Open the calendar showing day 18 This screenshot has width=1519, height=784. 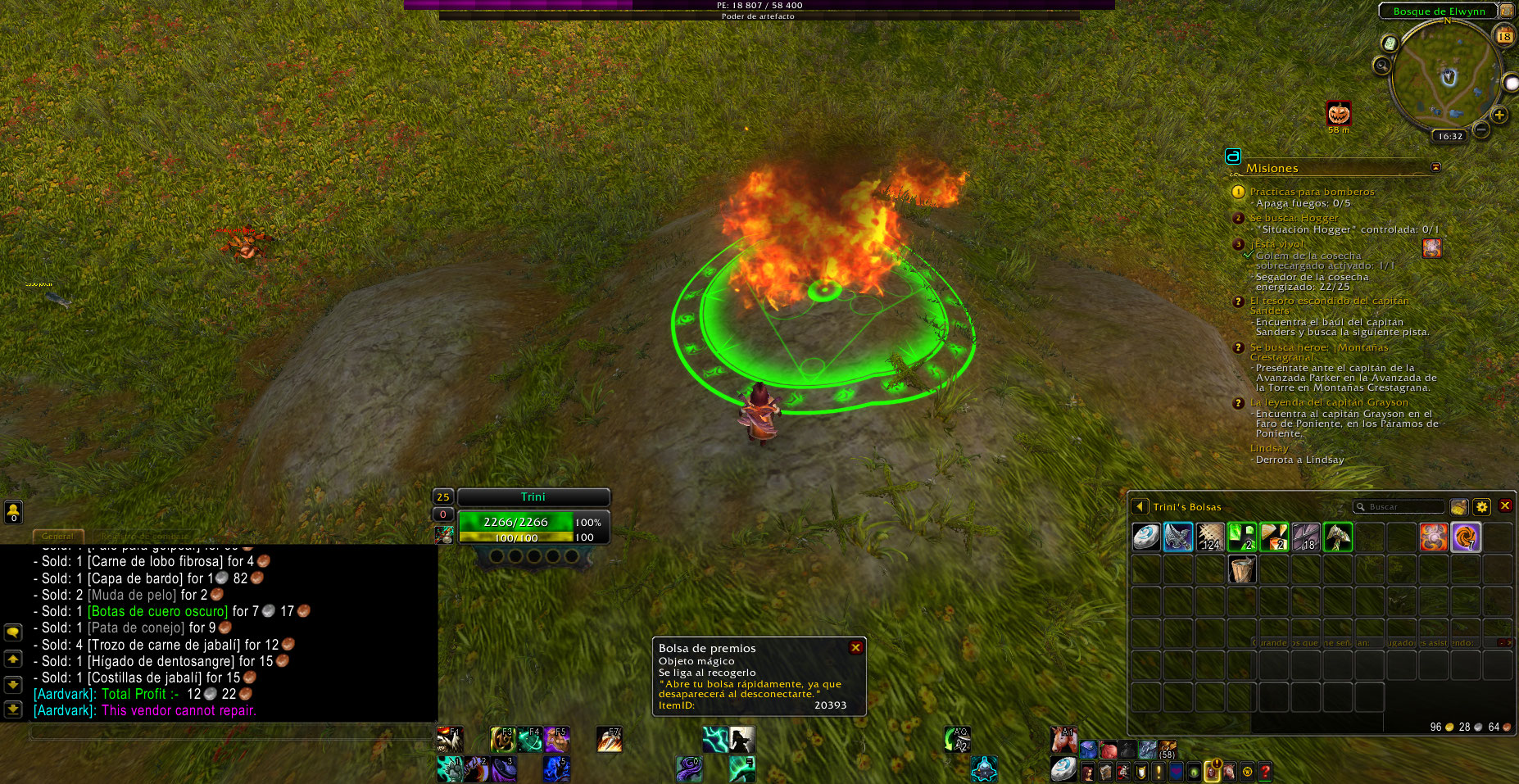tap(1504, 36)
